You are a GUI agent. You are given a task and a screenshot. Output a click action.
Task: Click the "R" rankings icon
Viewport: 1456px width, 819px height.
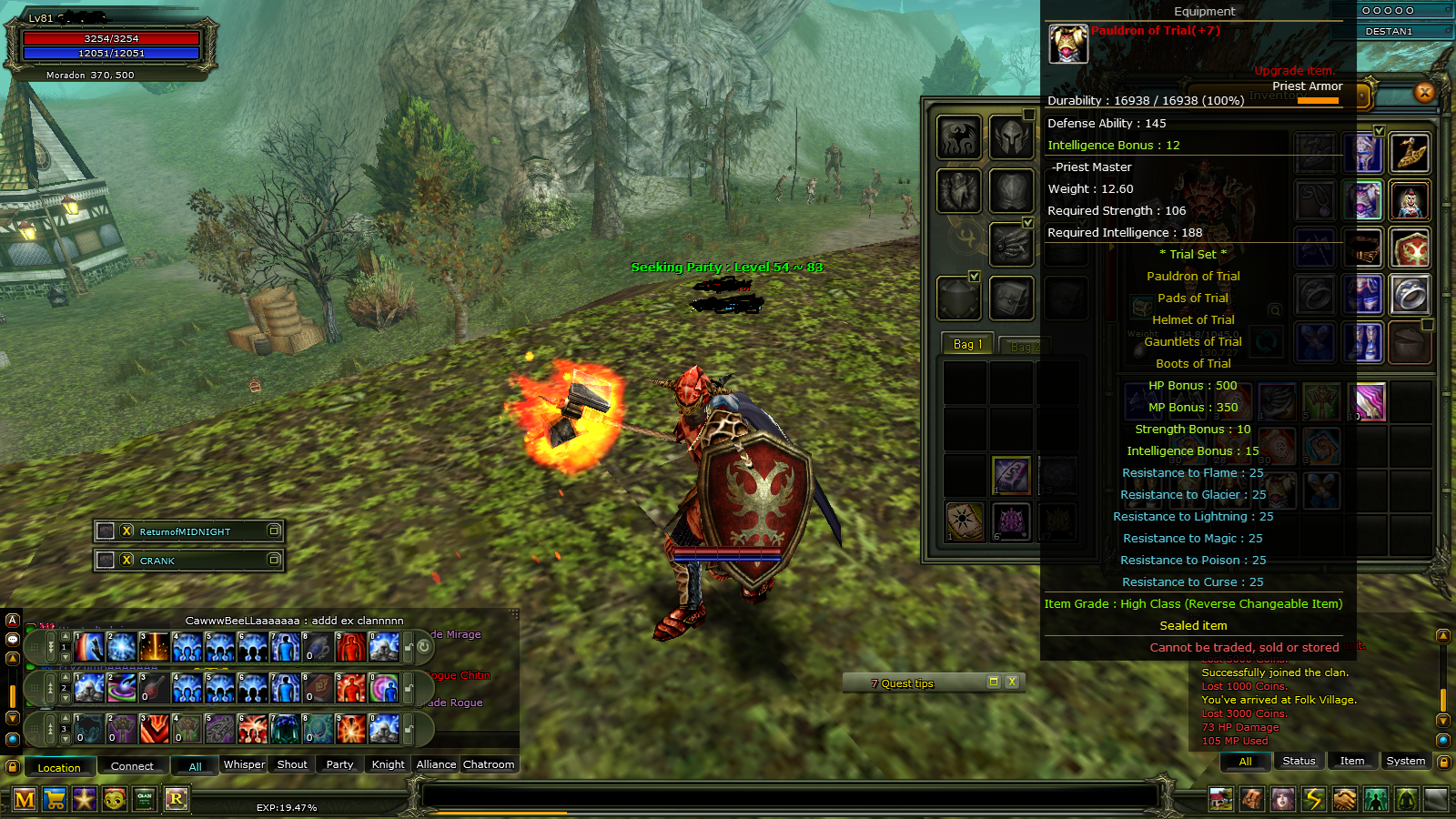(x=177, y=800)
